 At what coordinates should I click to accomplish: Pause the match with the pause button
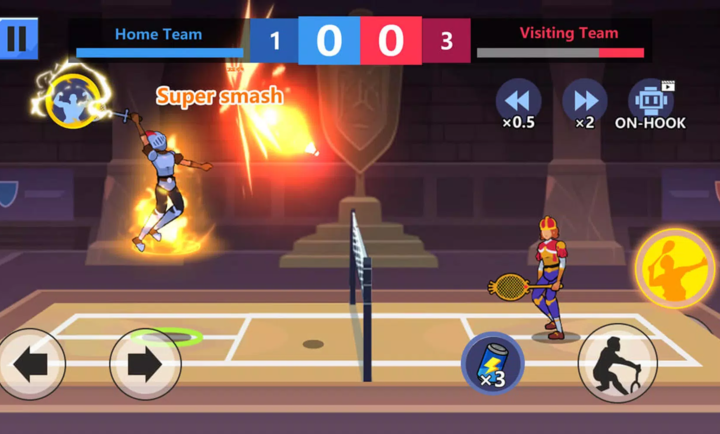(17, 39)
